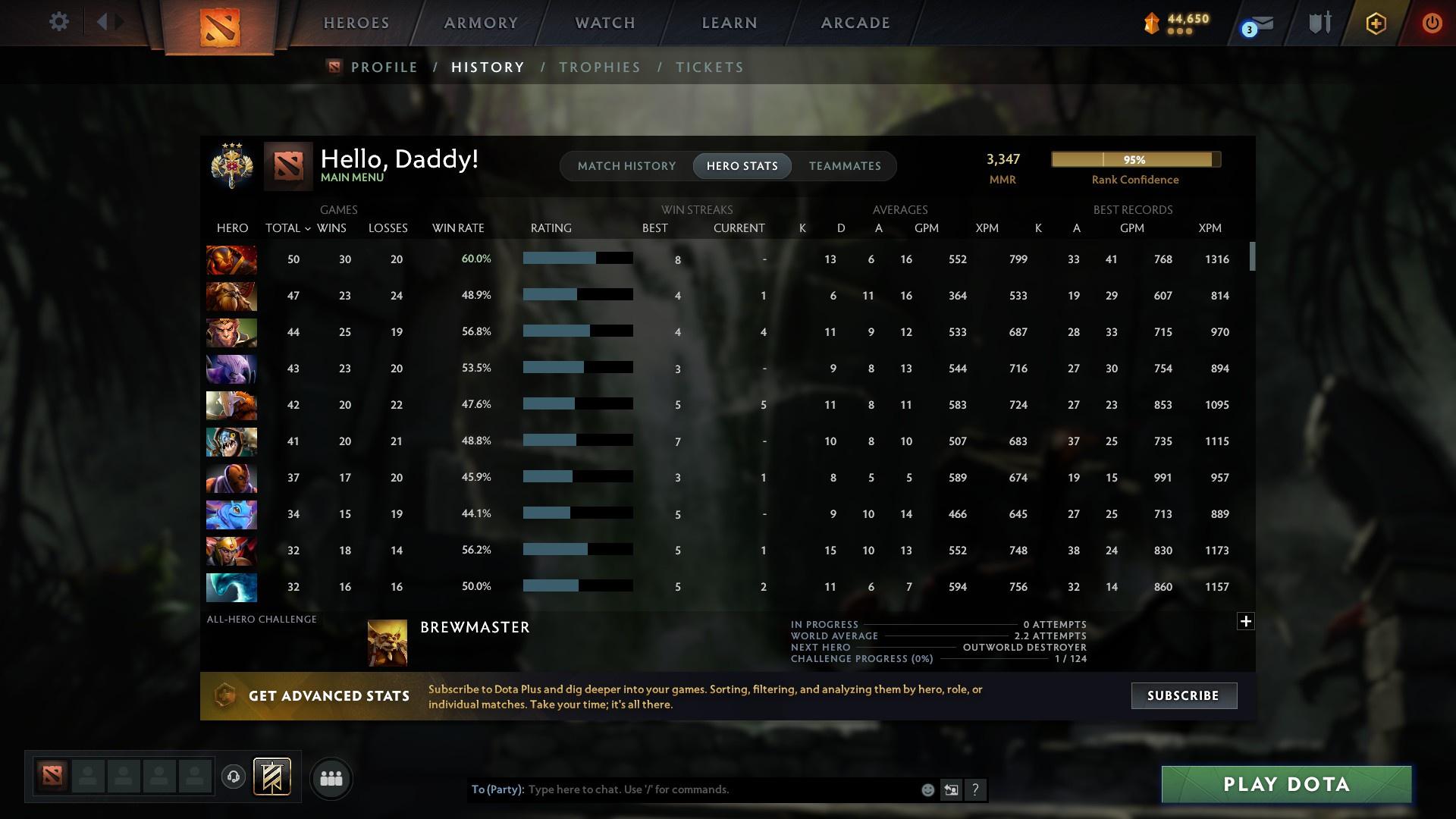Open the chat channel selector beside the emoji

pyautogui.click(x=952, y=789)
